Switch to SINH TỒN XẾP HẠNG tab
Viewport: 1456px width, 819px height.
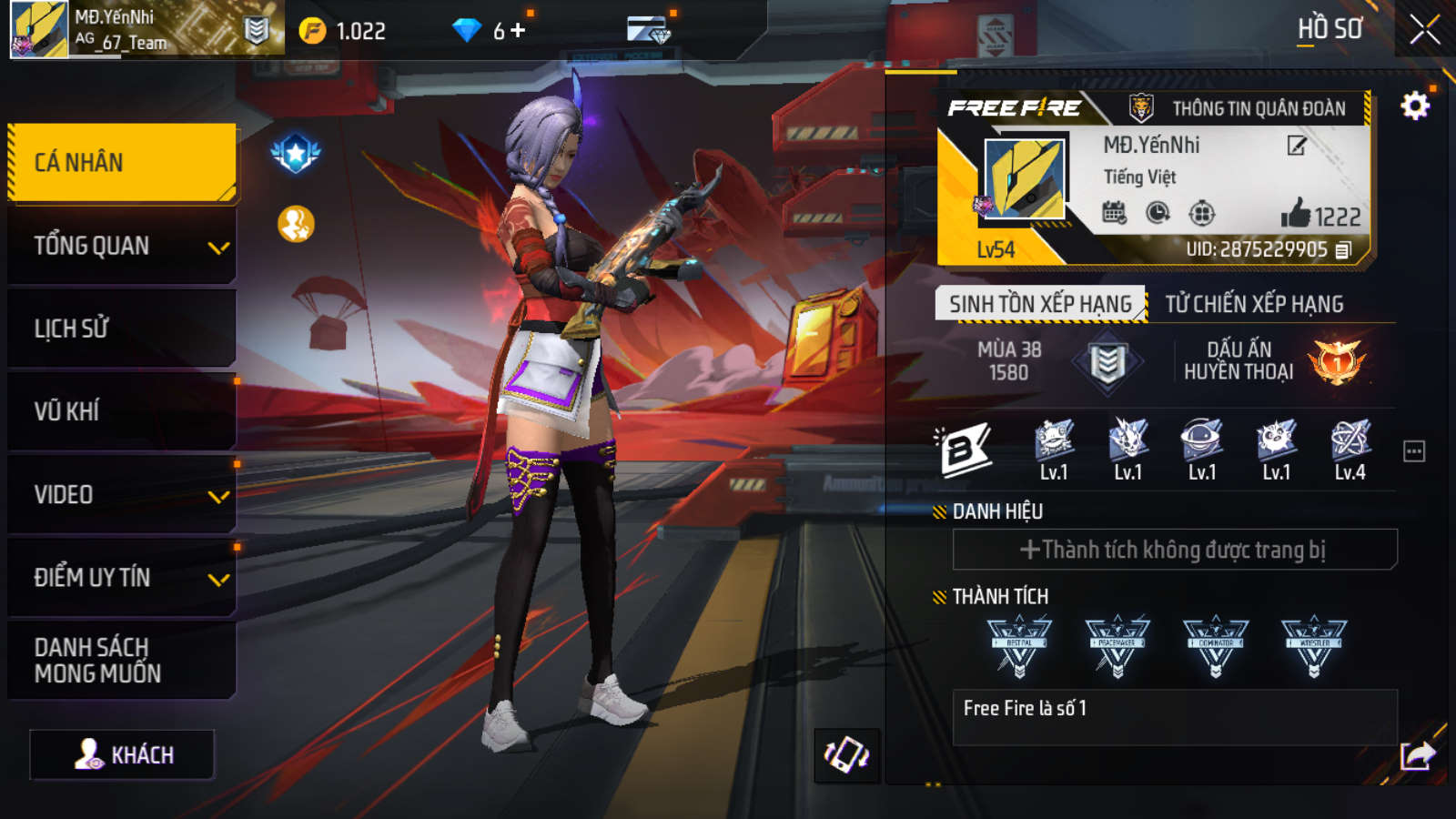pos(1040,304)
